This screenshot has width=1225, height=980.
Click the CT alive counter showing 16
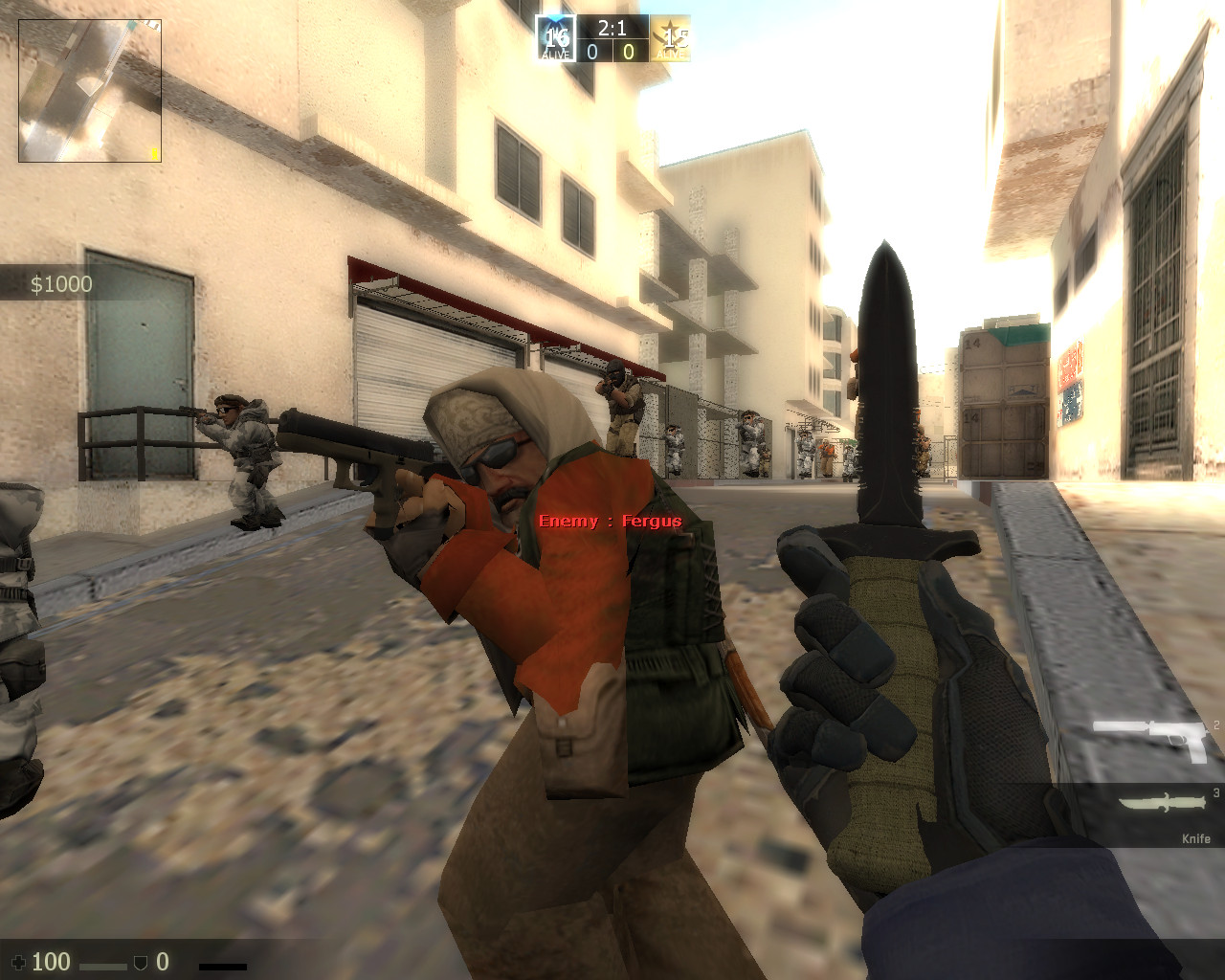[x=560, y=36]
